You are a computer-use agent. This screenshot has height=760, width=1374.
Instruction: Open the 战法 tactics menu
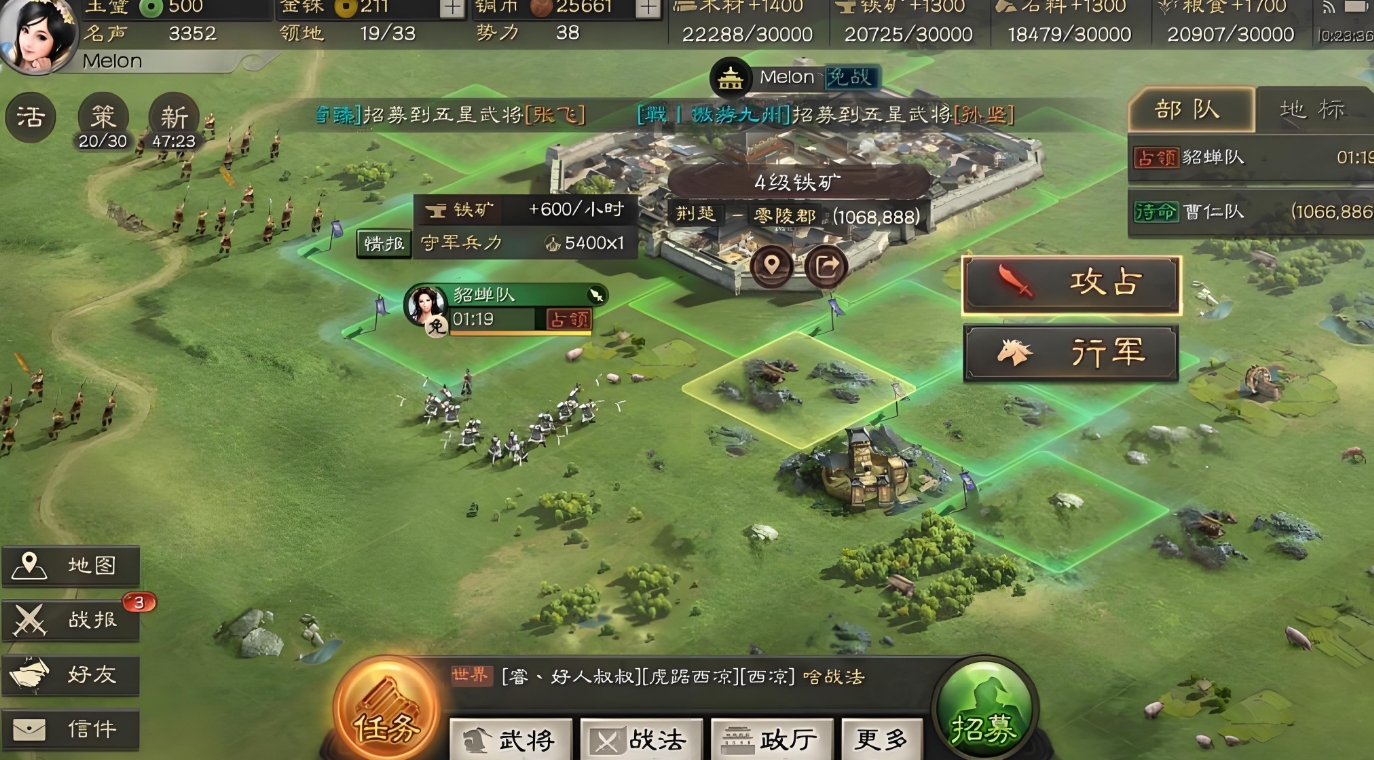point(641,740)
